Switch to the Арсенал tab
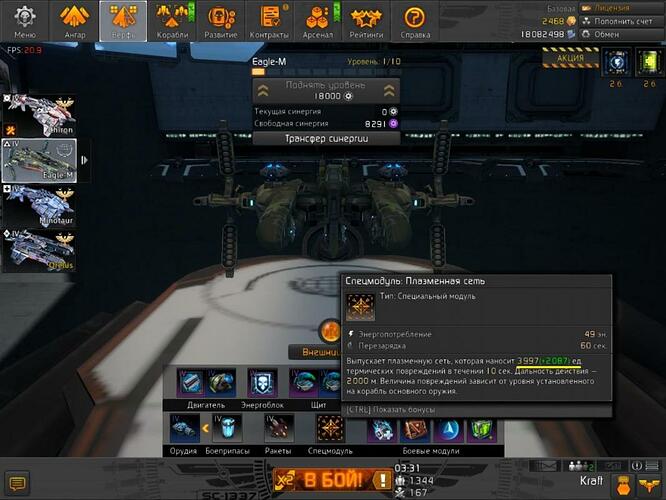This screenshot has height=500, width=666. (x=320, y=19)
